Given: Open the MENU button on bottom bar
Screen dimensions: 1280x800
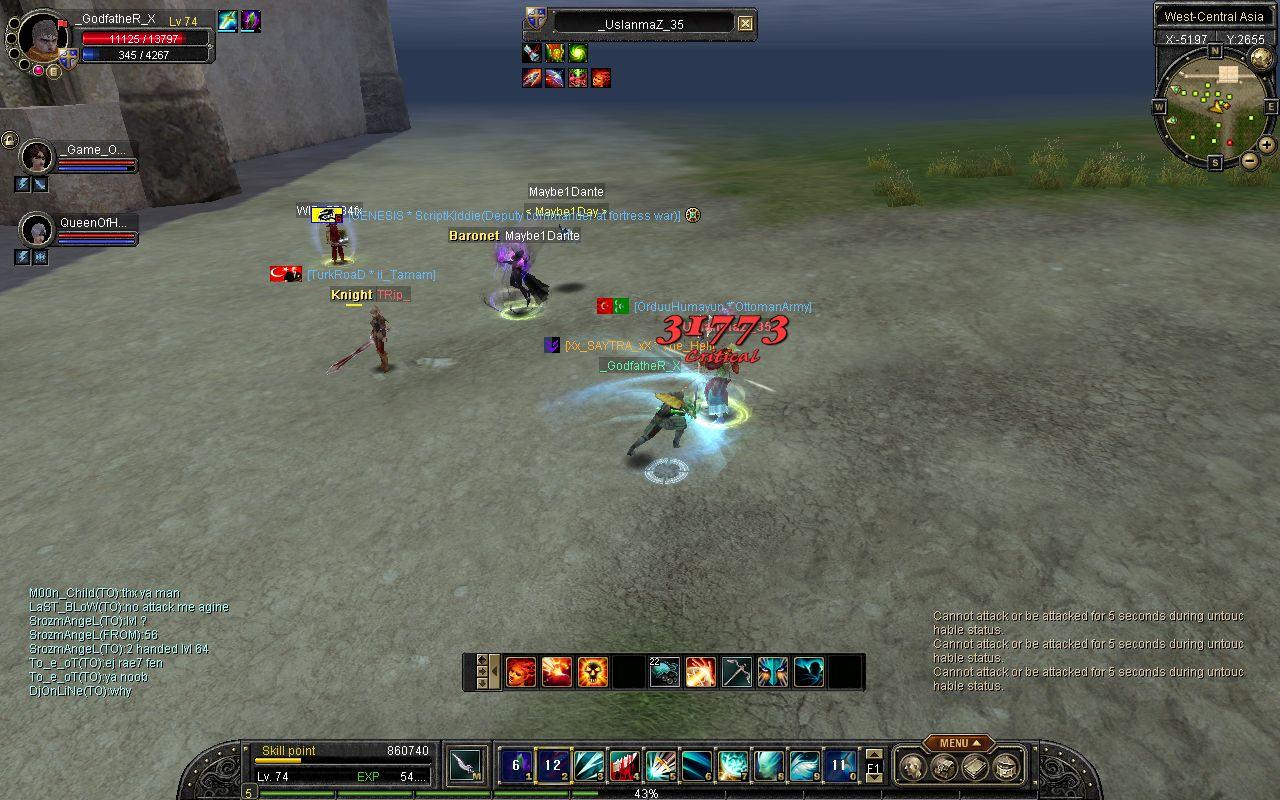Looking at the screenshot, I should click(x=958, y=743).
